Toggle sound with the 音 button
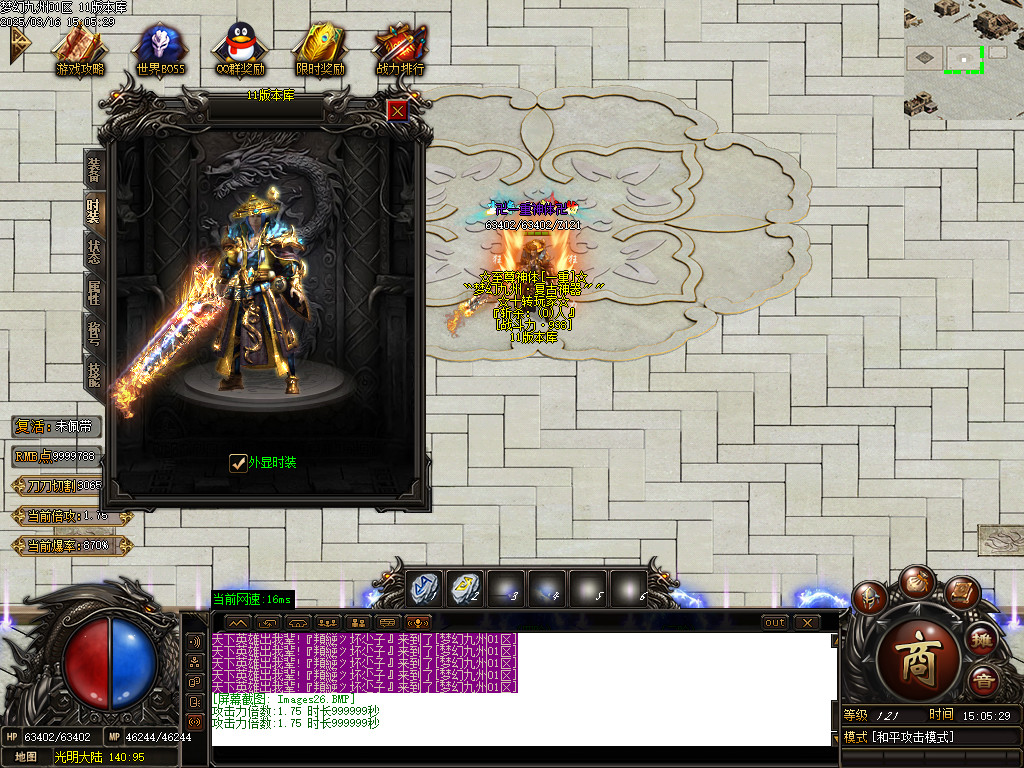1024x768 pixels. (984, 683)
